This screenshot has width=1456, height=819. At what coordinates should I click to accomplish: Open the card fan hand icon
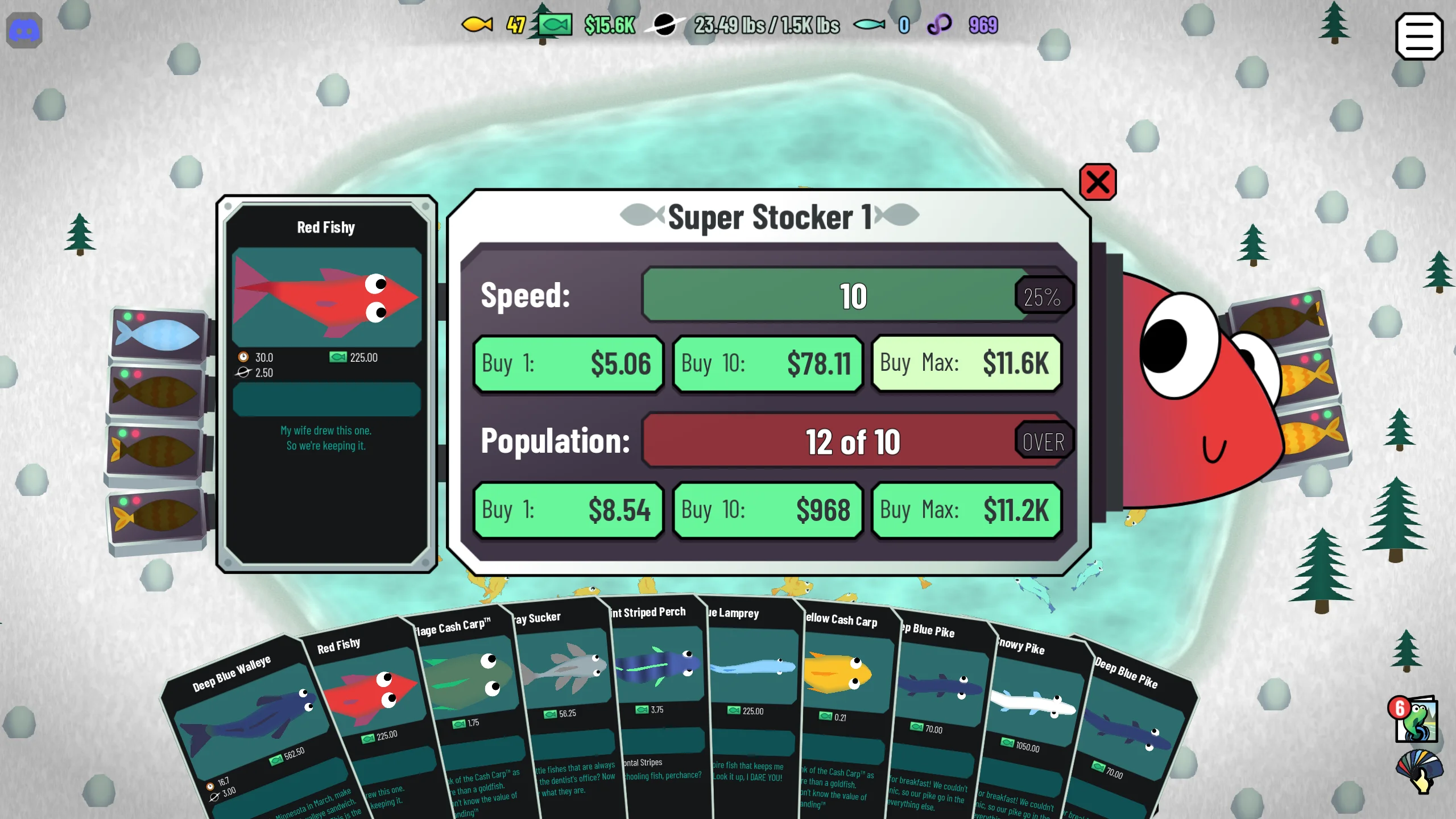click(x=1418, y=771)
